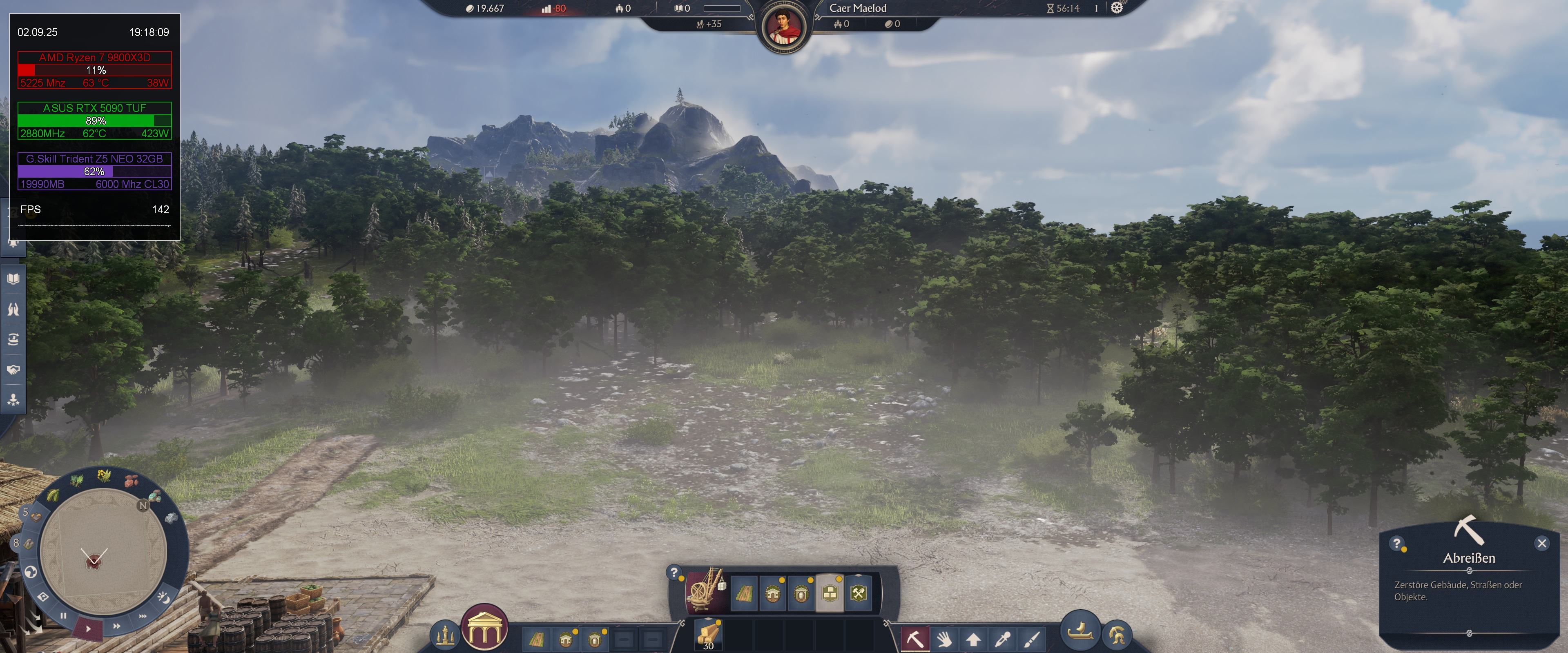Select the pickaxe demolish tool
The image size is (1568, 653).
[915, 639]
